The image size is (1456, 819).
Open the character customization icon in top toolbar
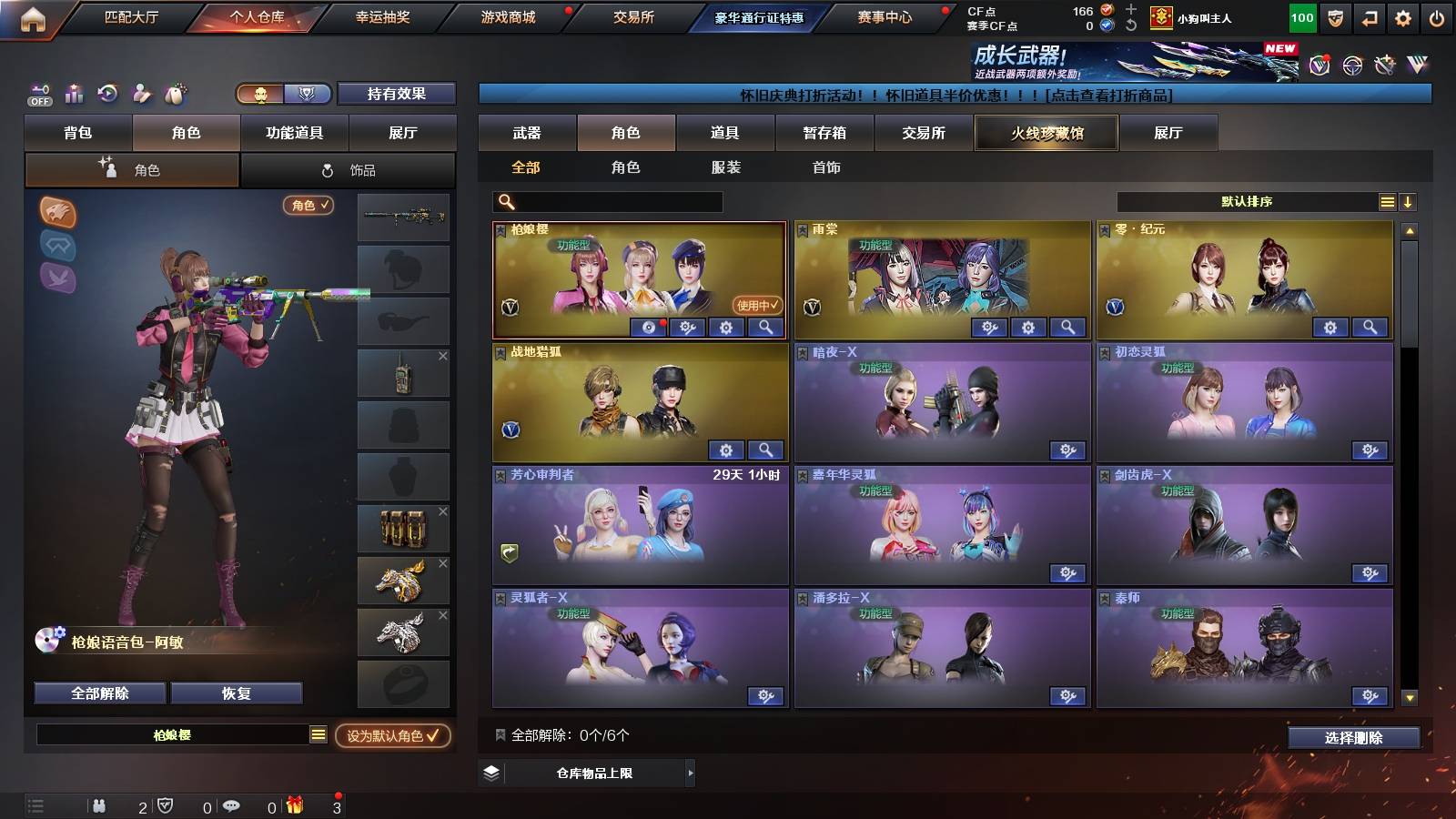(141, 94)
